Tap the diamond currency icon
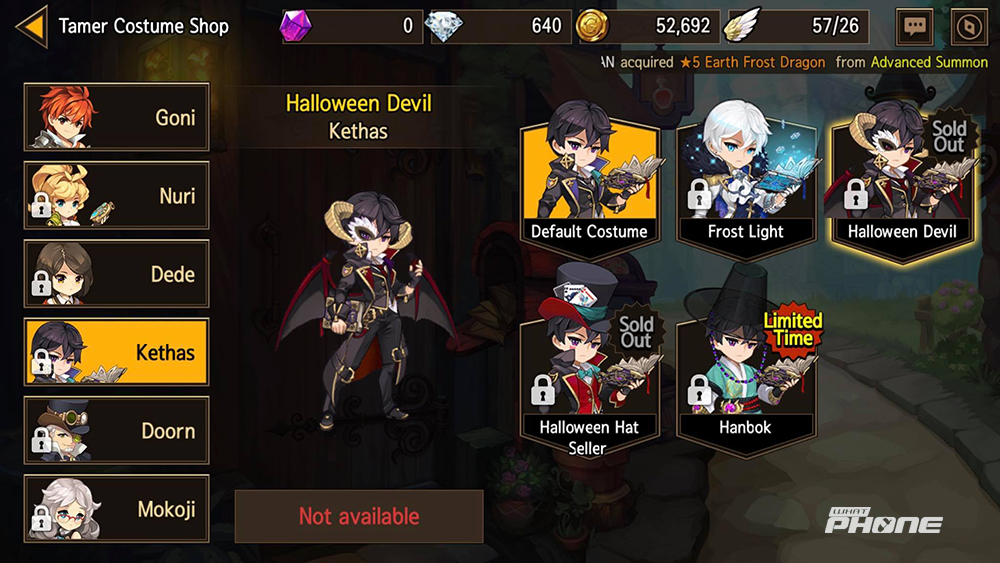This screenshot has width=1000, height=563. click(445, 26)
